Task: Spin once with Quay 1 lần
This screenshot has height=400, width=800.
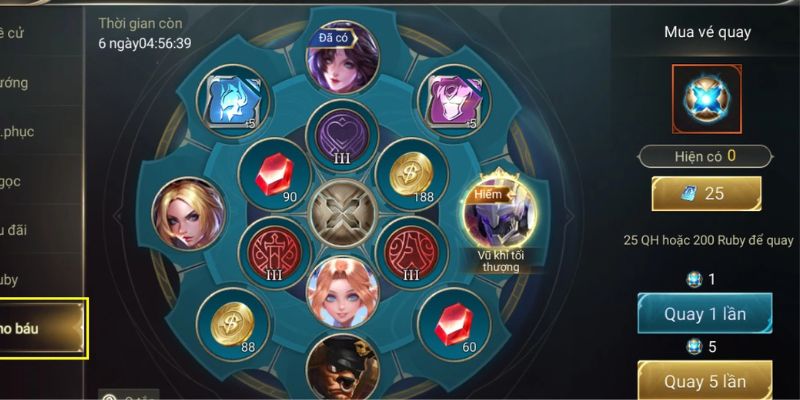Action: [704, 314]
